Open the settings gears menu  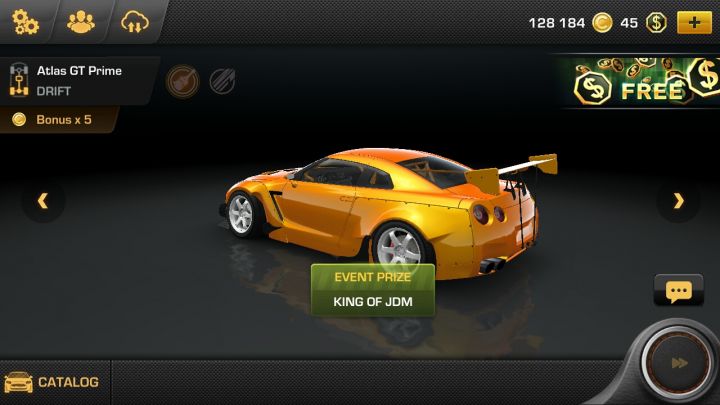[x=26, y=21]
